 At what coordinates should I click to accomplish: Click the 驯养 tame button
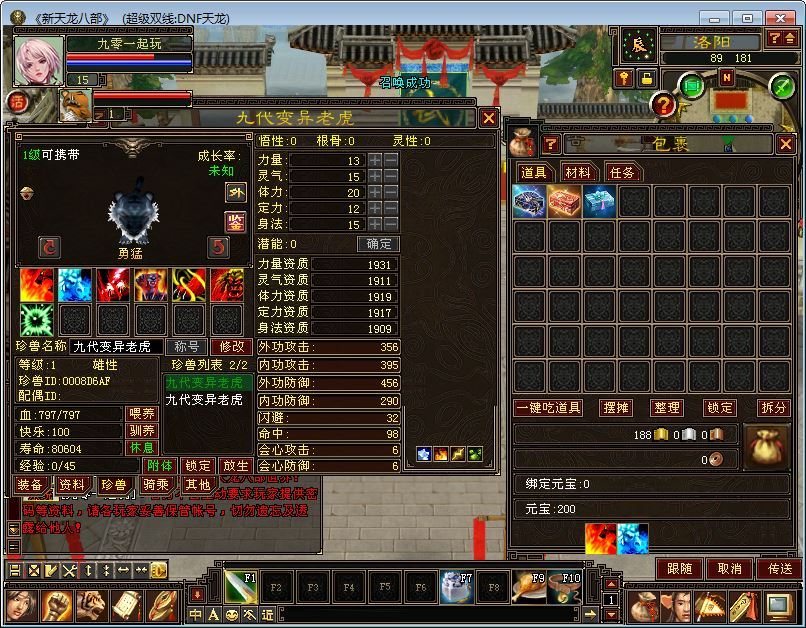pos(142,431)
